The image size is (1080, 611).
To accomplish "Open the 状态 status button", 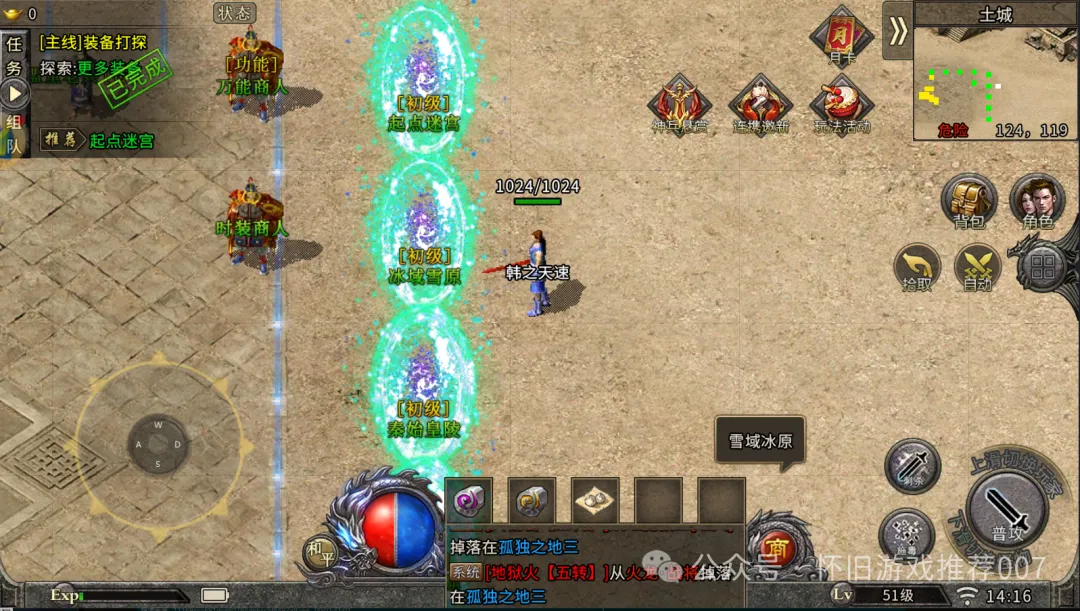I will tap(235, 13).
